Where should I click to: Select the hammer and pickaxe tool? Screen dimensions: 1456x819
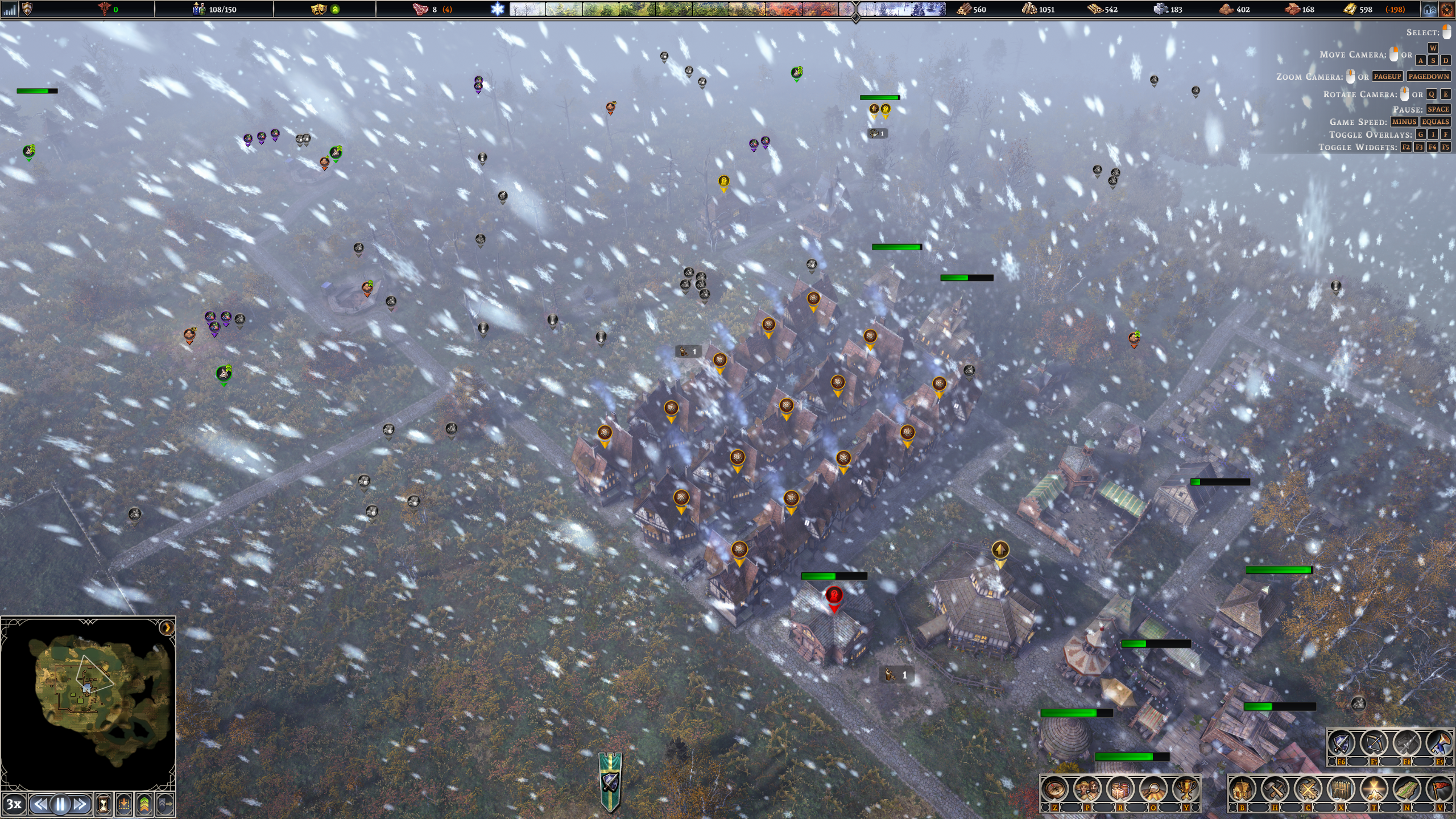pyautogui.click(x=1275, y=789)
